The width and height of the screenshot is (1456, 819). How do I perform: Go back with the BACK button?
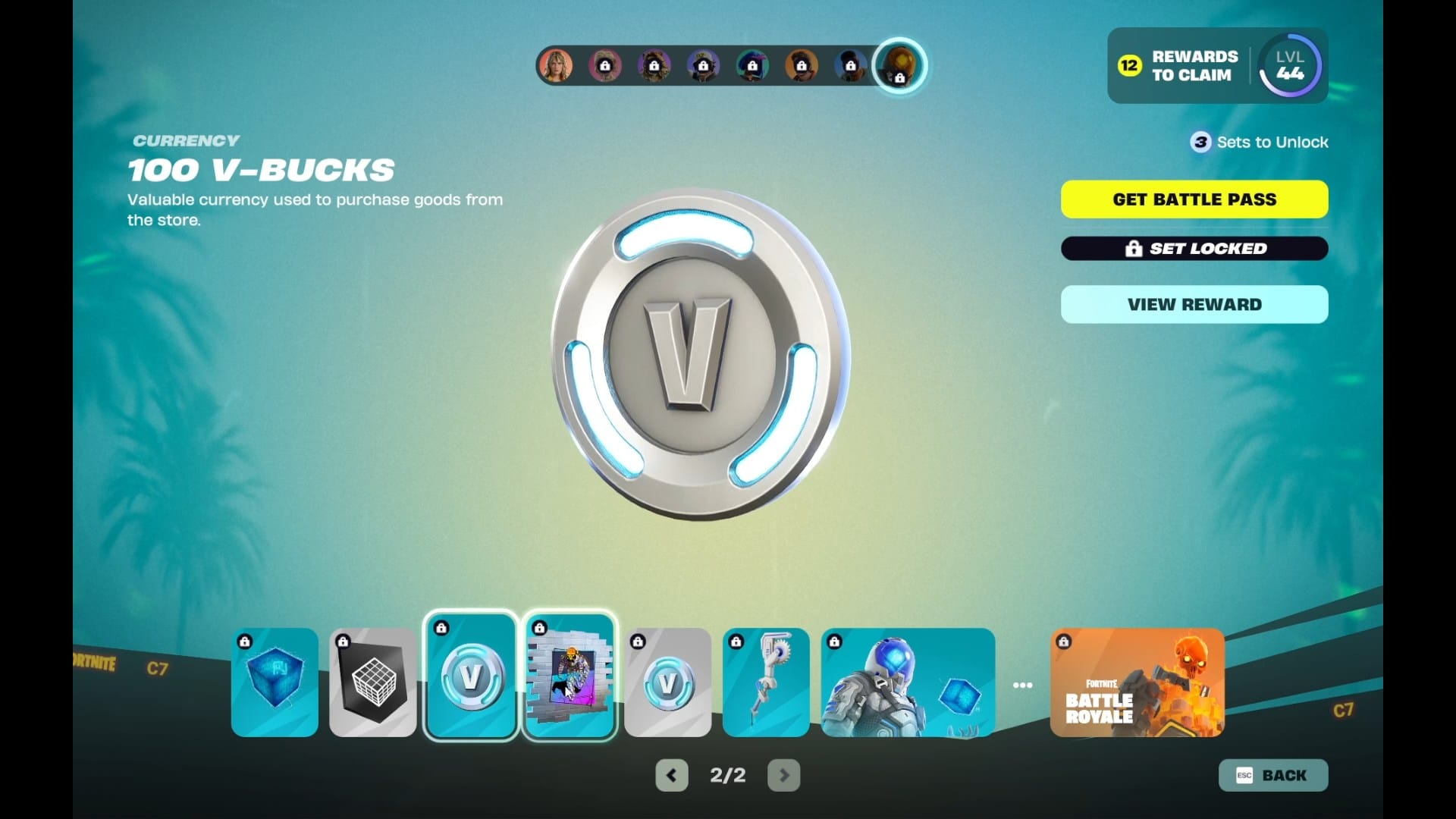click(x=1273, y=775)
